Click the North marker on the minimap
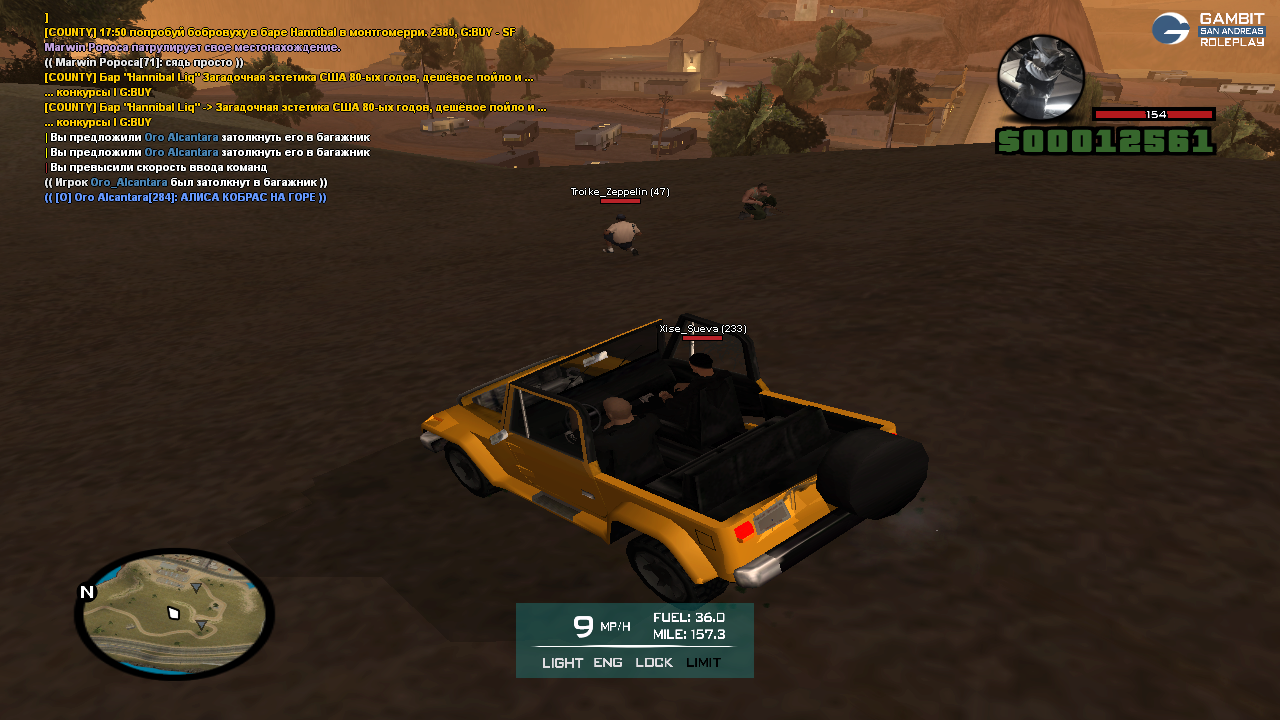Screen dimensions: 1280x720 click(x=87, y=592)
